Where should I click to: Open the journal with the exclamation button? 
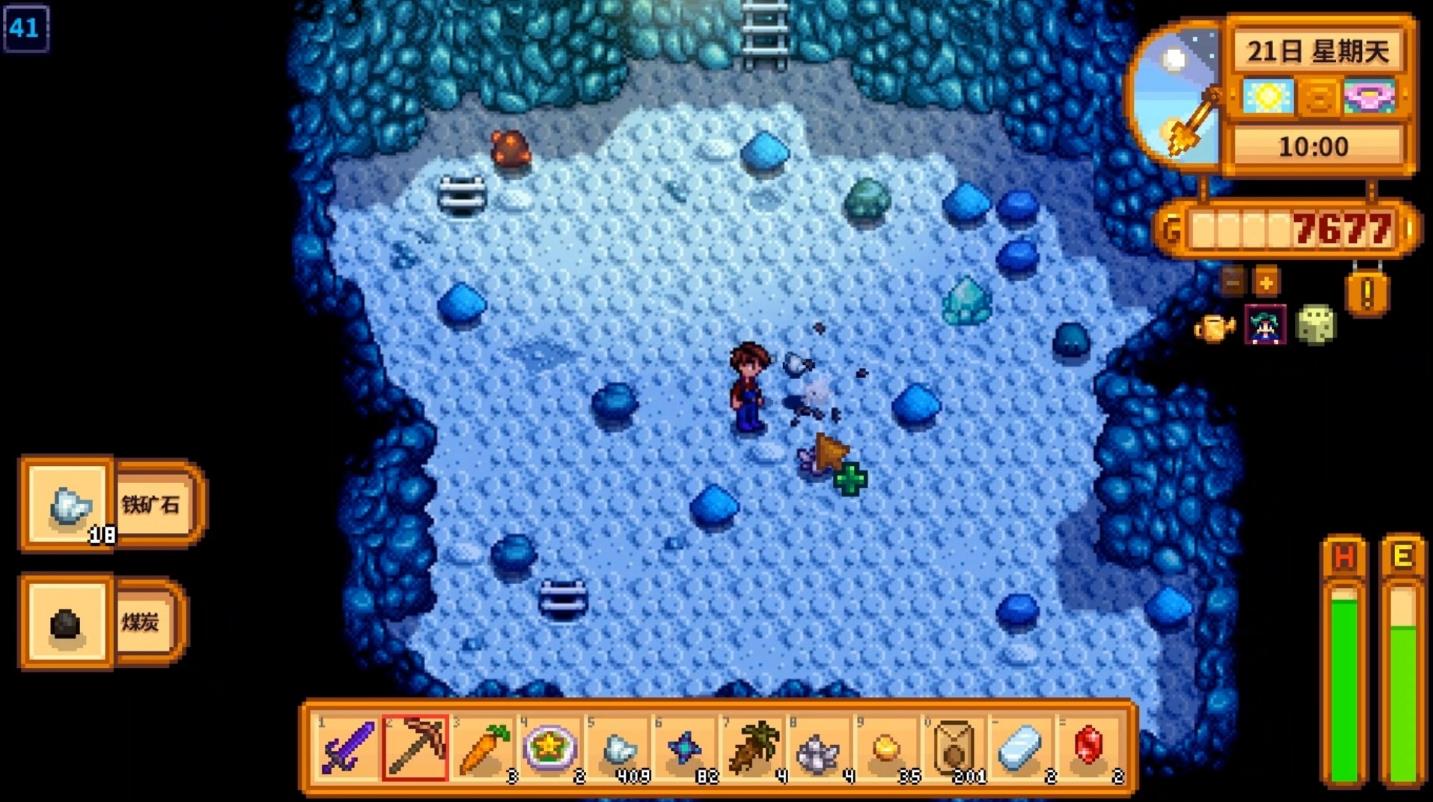point(1366,292)
